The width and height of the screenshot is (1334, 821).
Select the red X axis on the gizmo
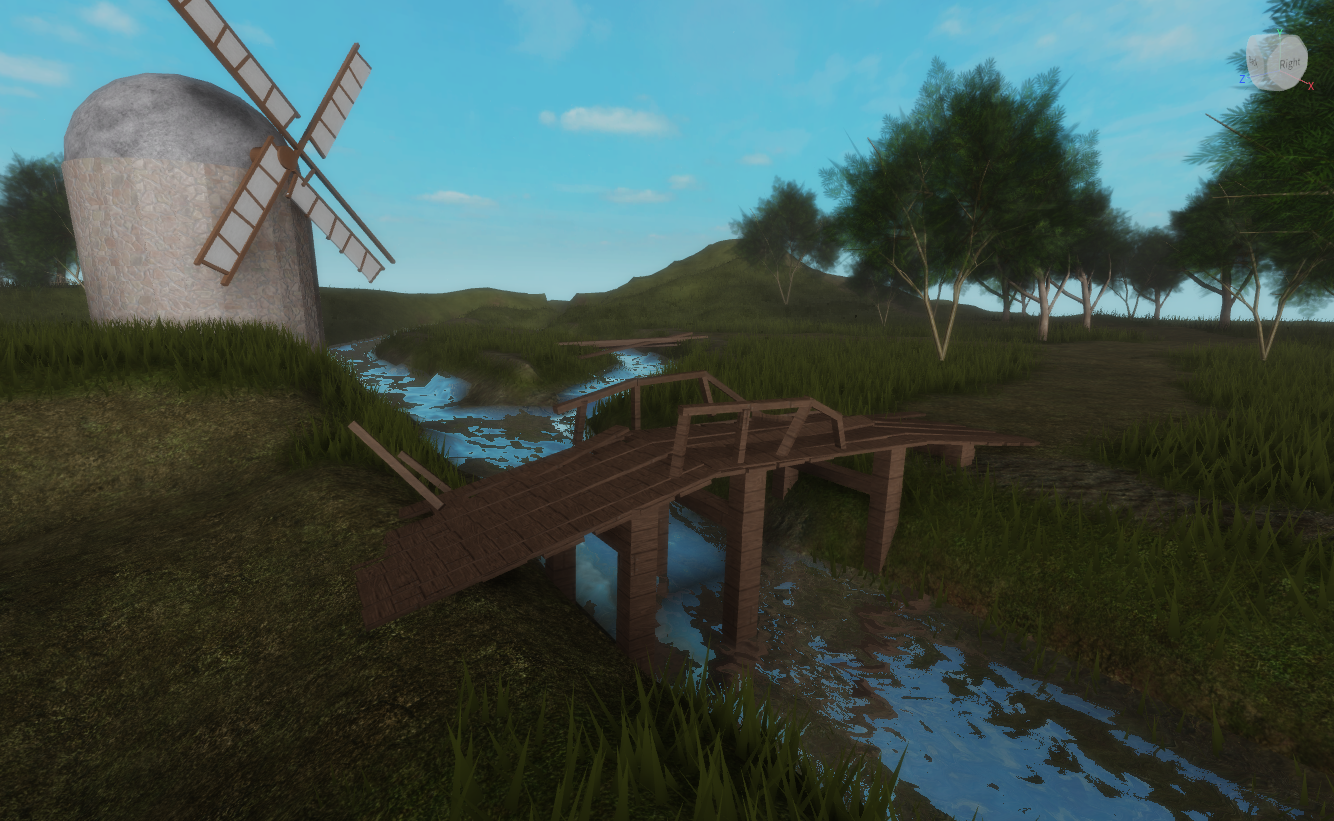tap(1311, 85)
